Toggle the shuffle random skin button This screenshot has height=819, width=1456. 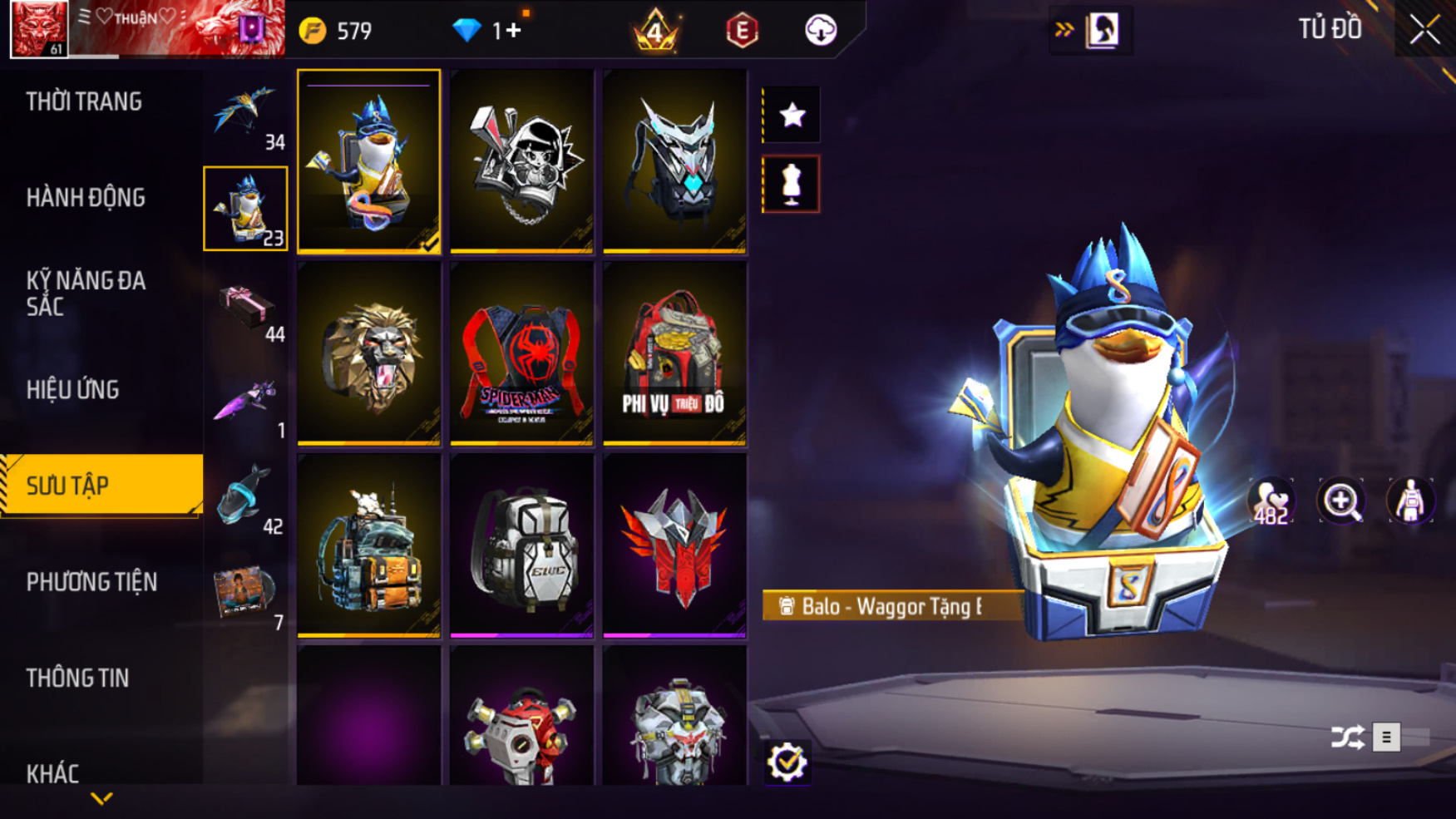tap(1347, 738)
